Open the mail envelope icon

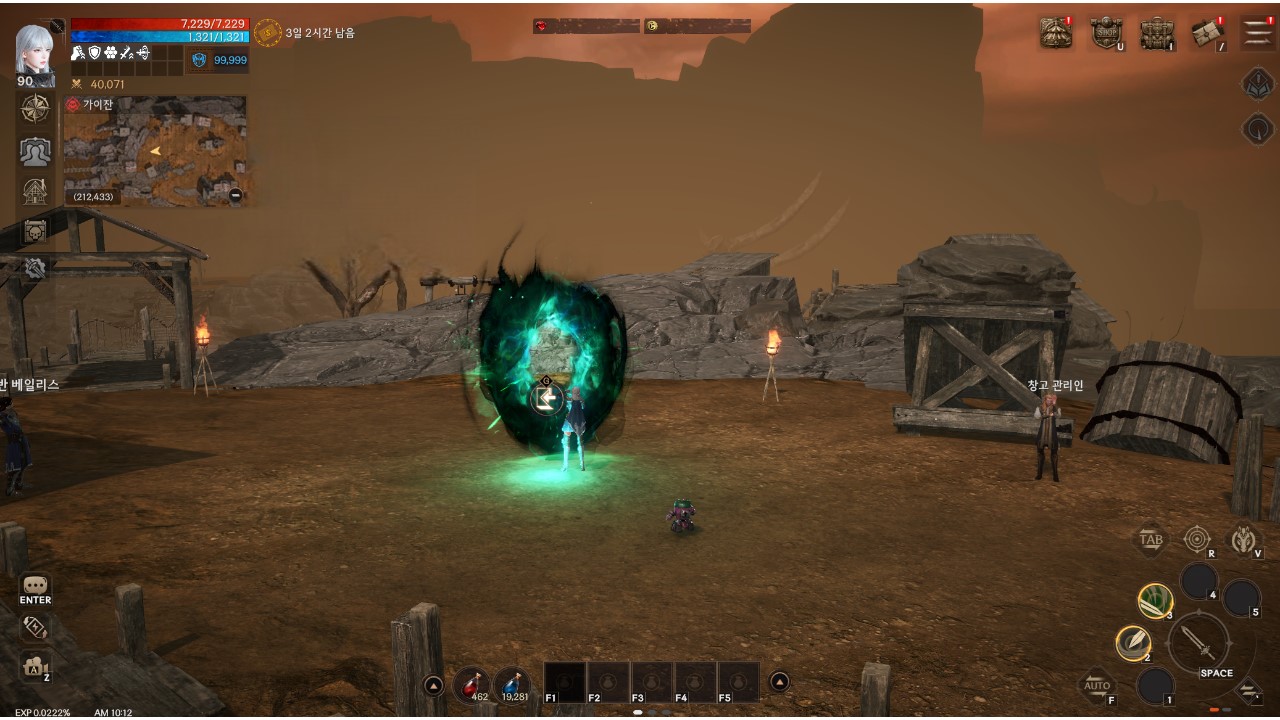click(x=1208, y=33)
